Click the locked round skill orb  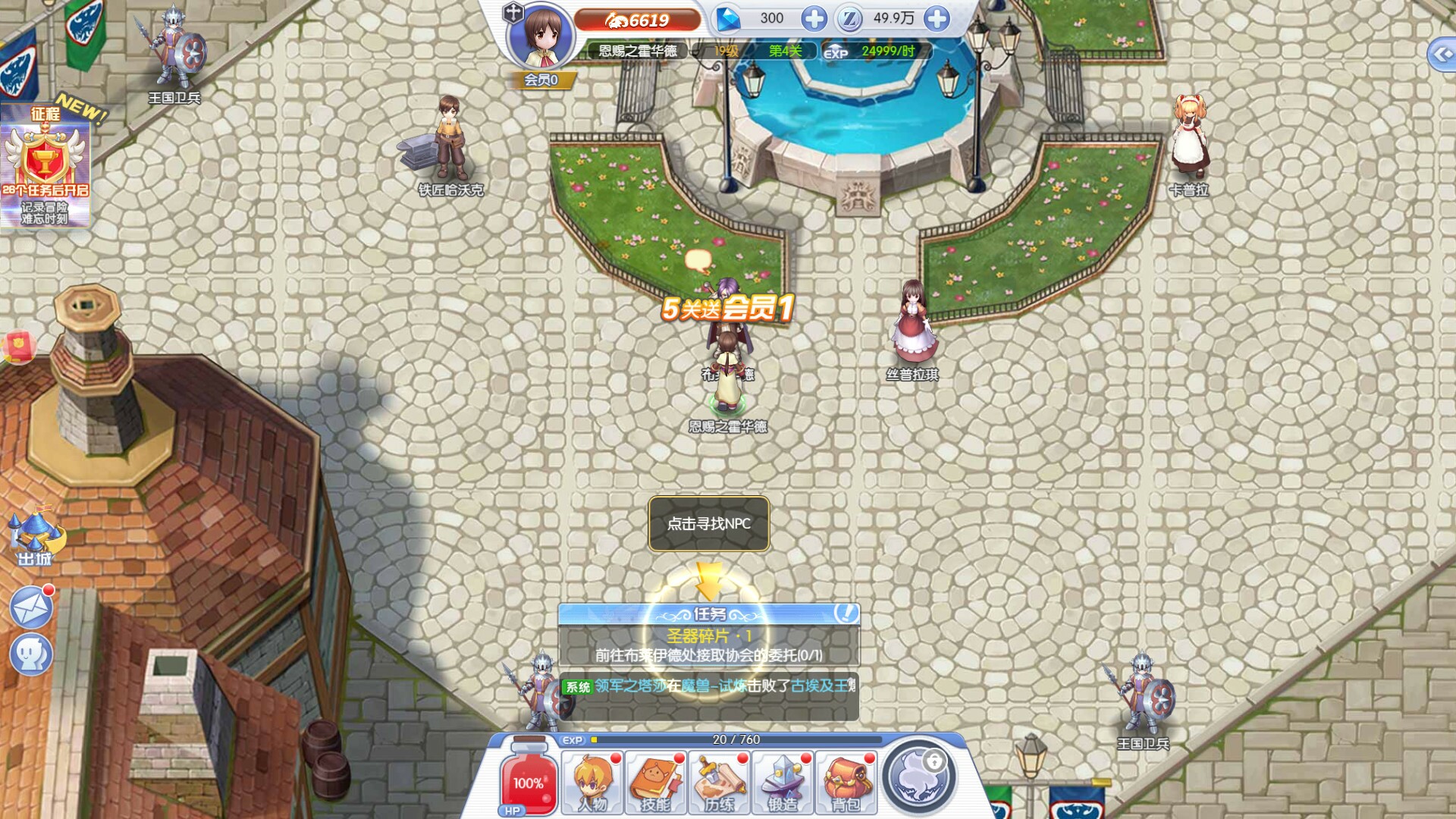tap(919, 776)
